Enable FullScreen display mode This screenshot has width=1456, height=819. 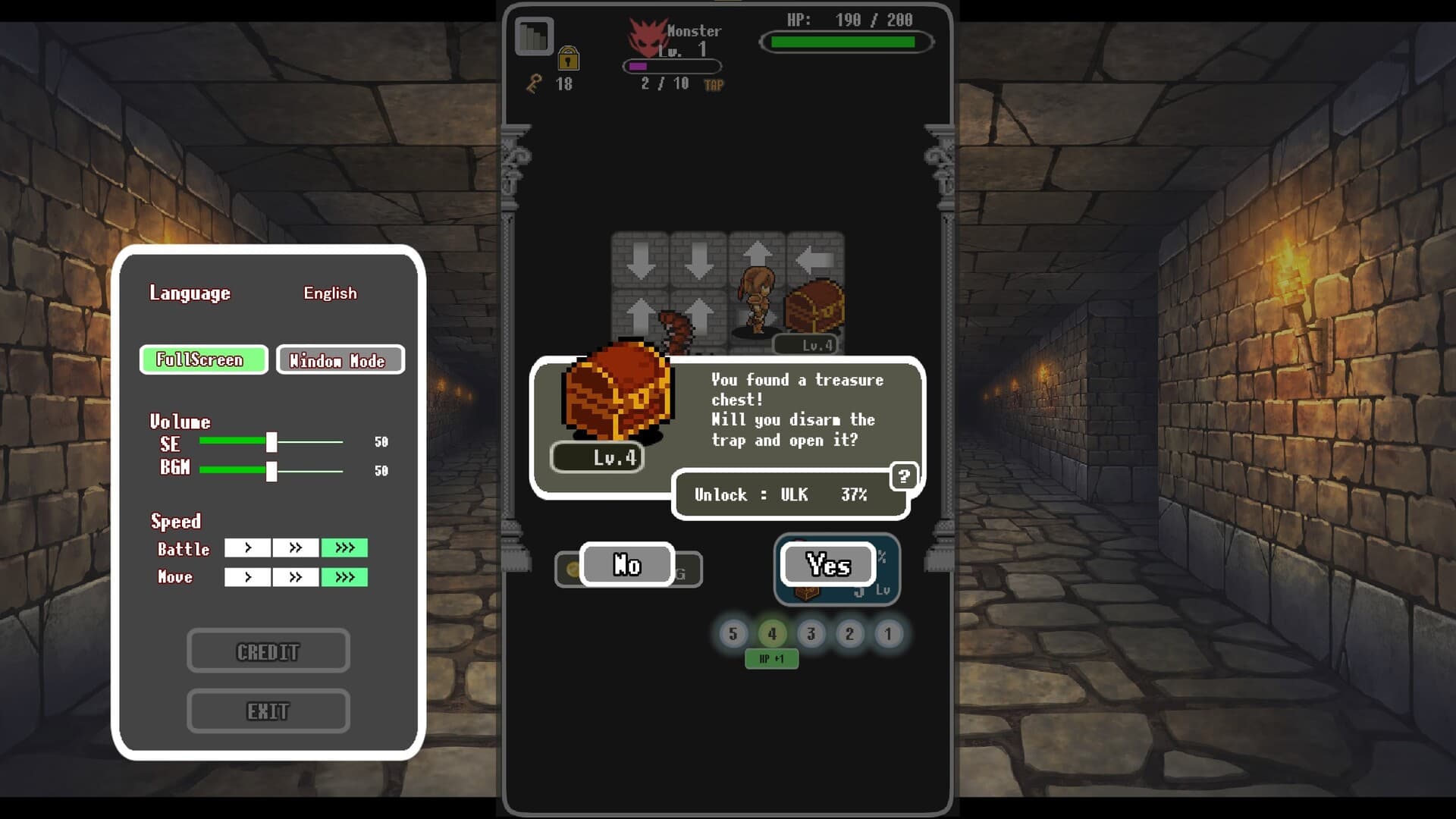[202, 359]
